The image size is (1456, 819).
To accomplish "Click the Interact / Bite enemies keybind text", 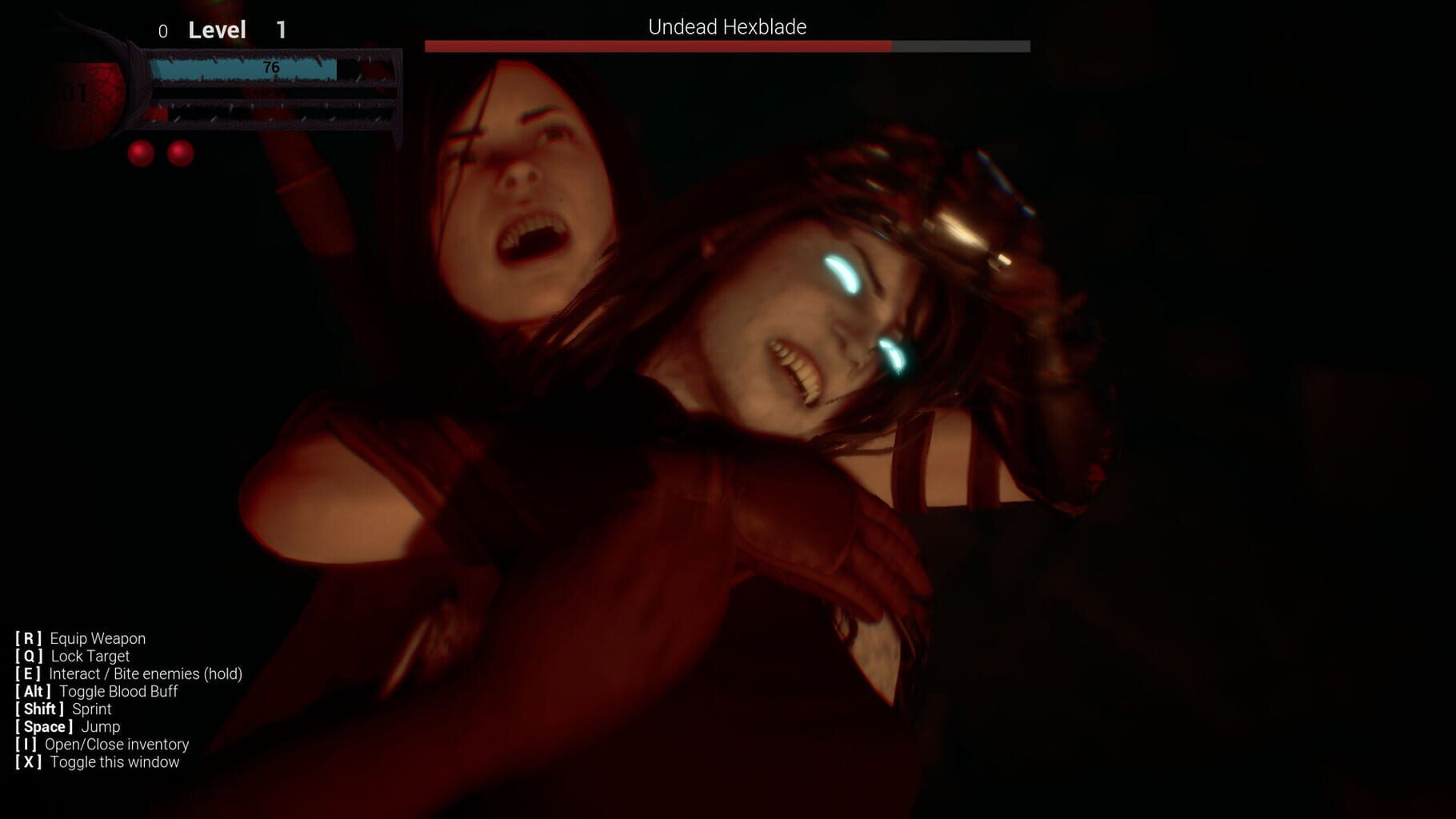I will (130, 673).
